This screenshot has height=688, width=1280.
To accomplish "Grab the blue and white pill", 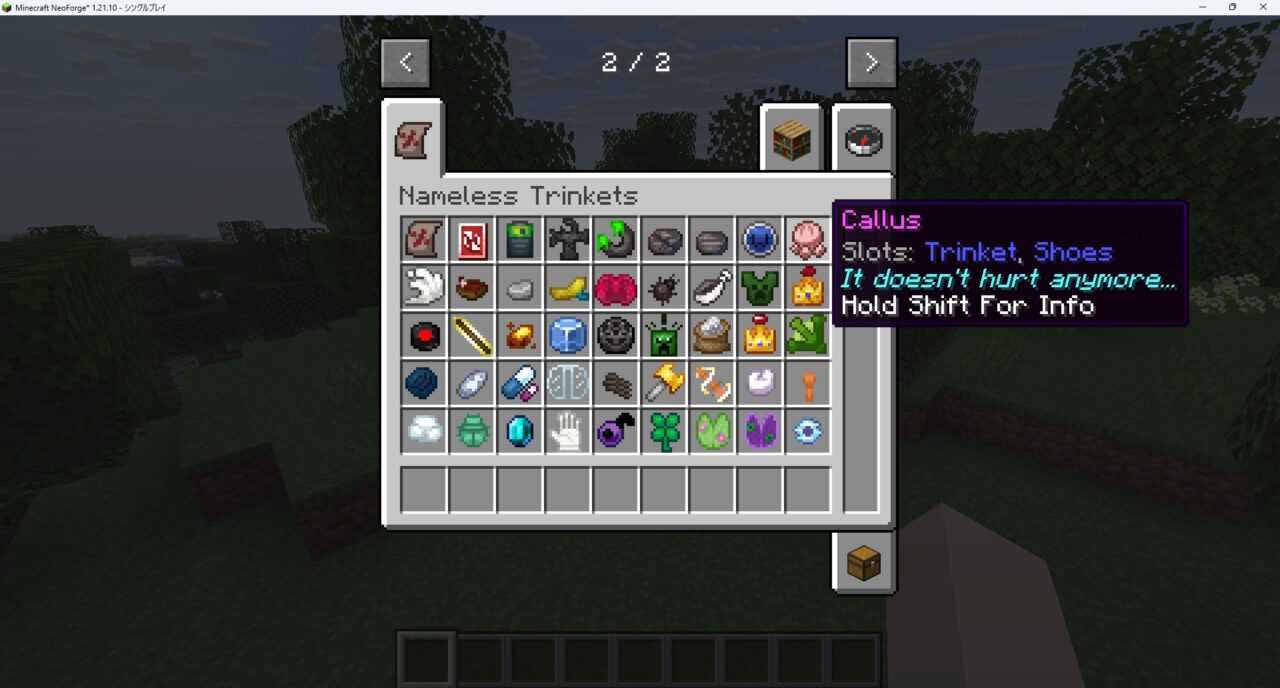I will [520, 384].
